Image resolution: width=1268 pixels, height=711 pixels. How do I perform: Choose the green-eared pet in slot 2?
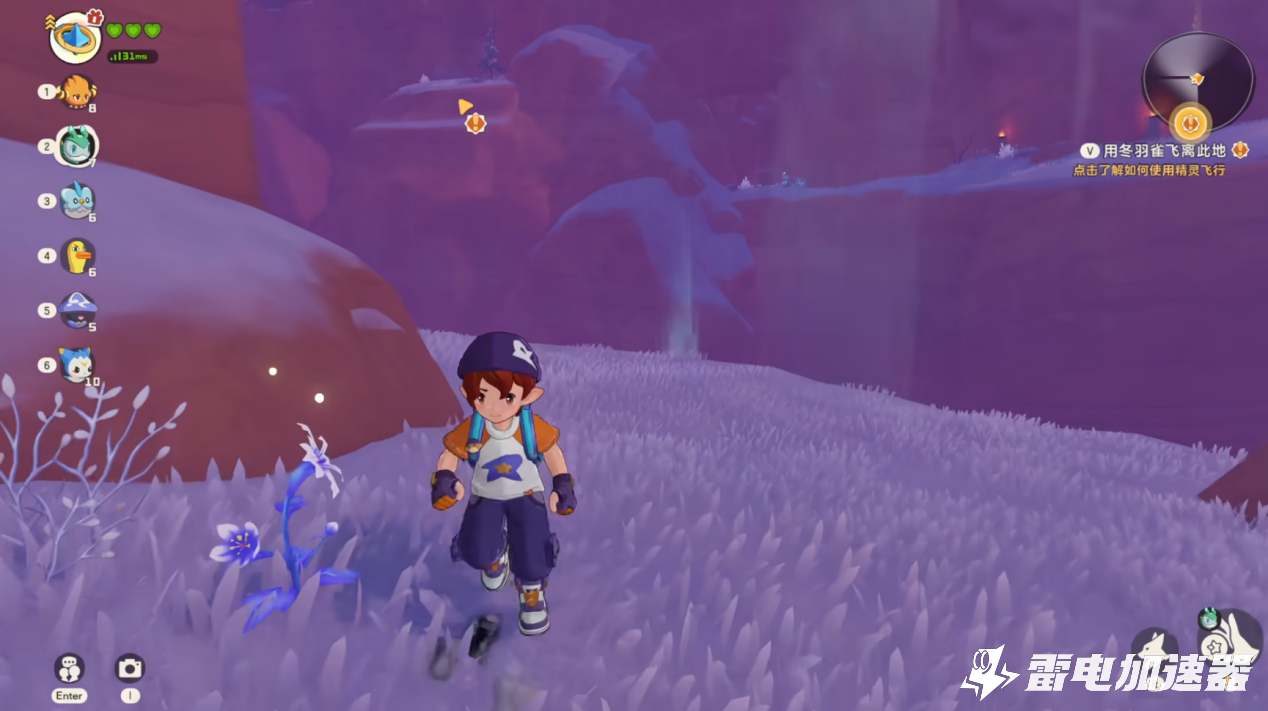click(77, 146)
